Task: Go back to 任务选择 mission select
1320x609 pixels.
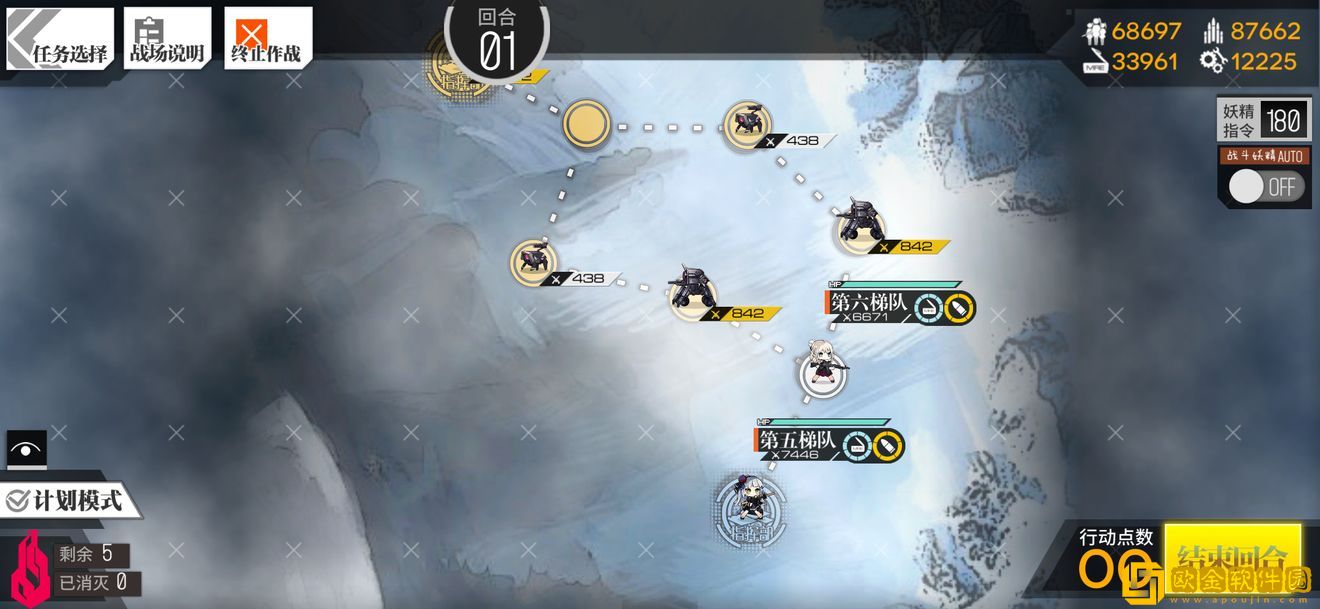Action: (60, 38)
